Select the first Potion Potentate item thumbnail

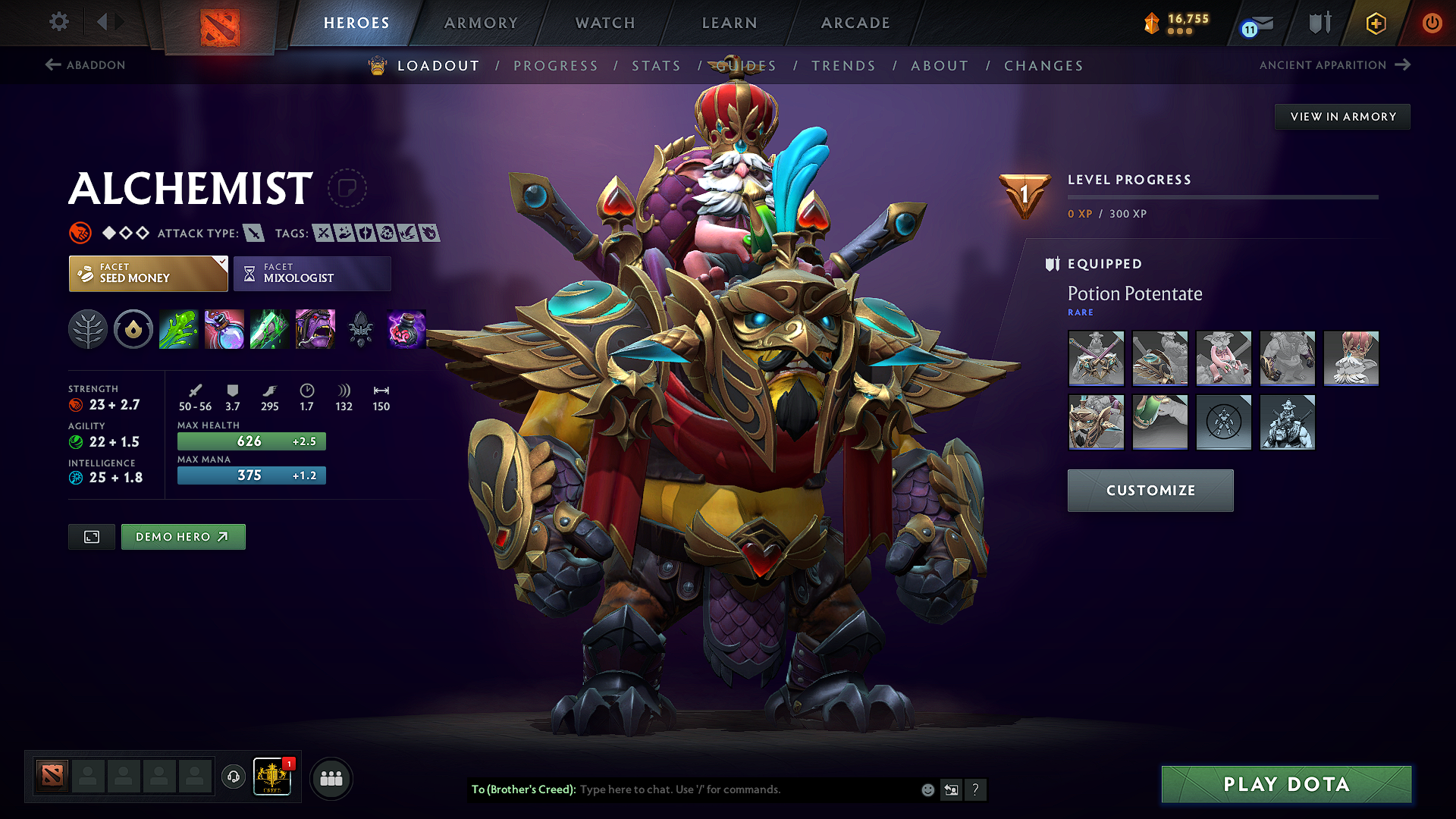pos(1096,359)
